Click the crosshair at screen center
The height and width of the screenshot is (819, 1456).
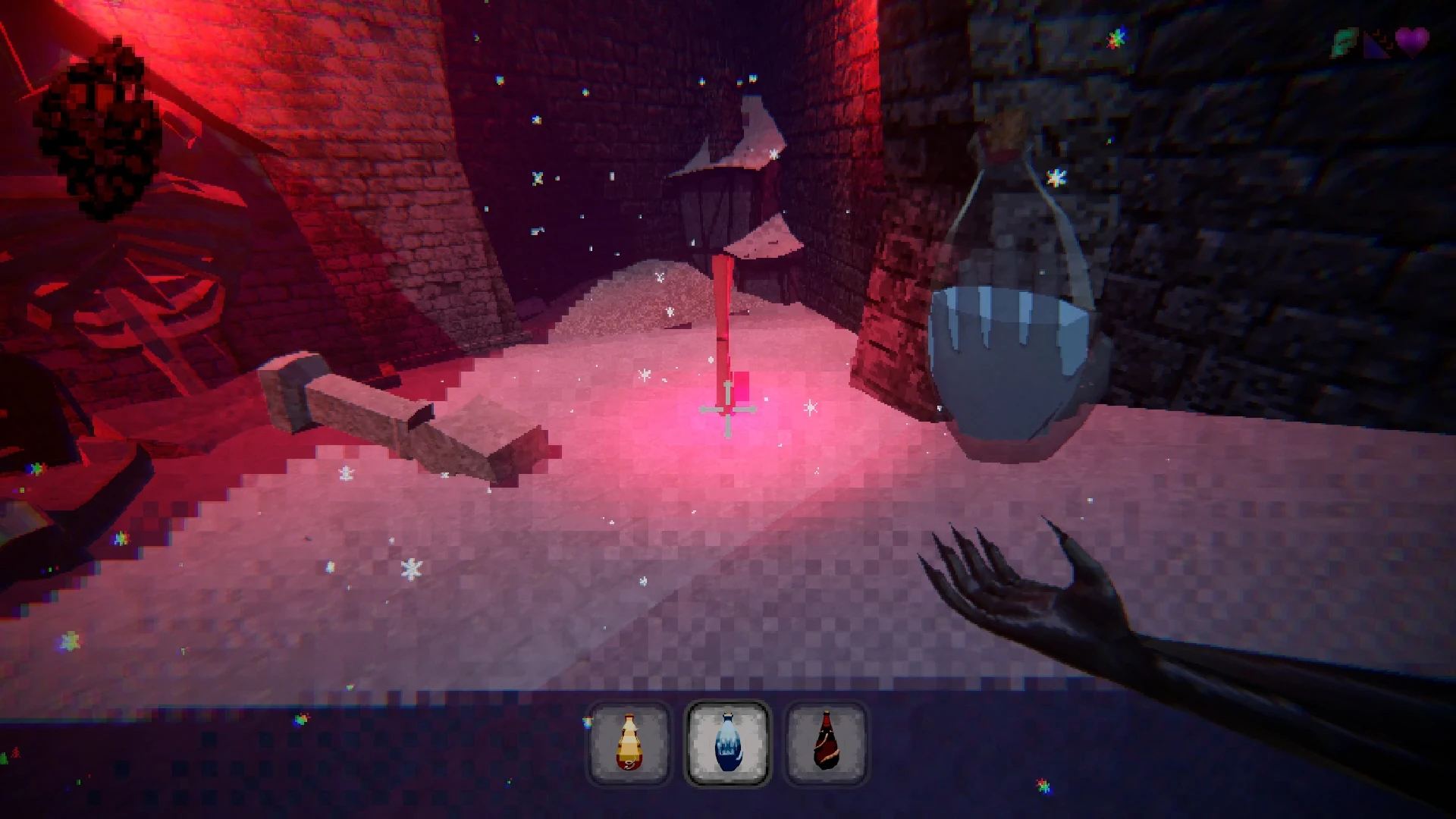[x=726, y=411]
